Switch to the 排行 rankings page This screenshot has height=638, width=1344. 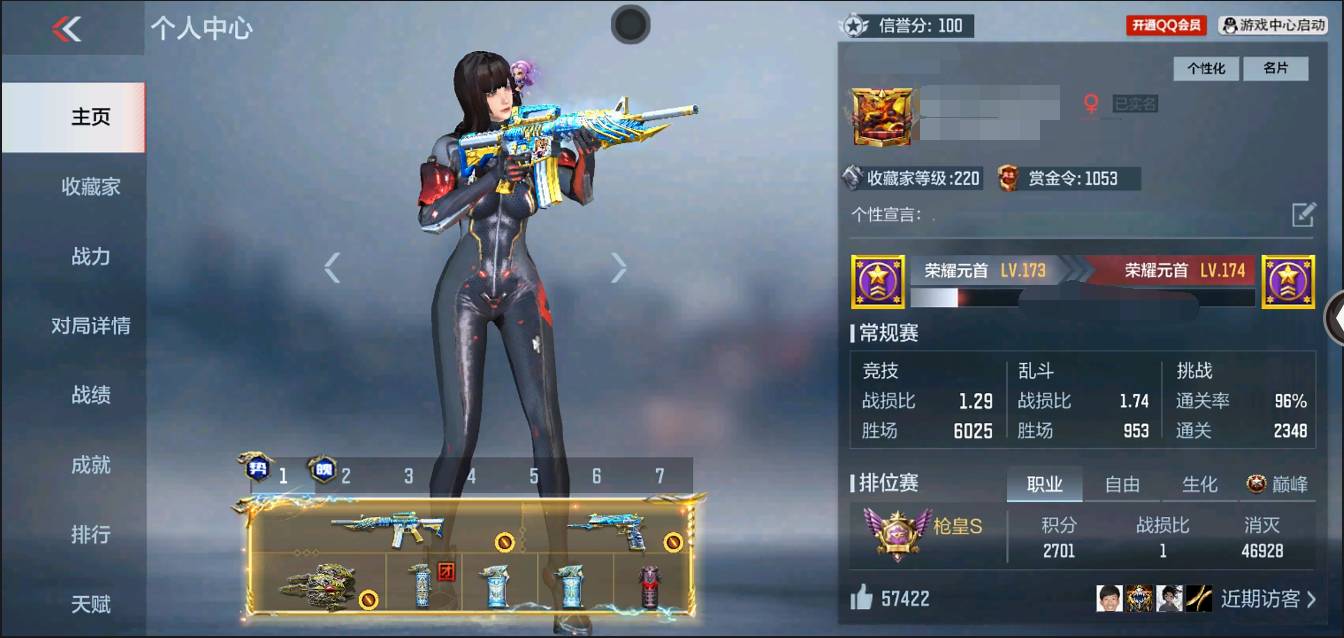click(x=90, y=535)
